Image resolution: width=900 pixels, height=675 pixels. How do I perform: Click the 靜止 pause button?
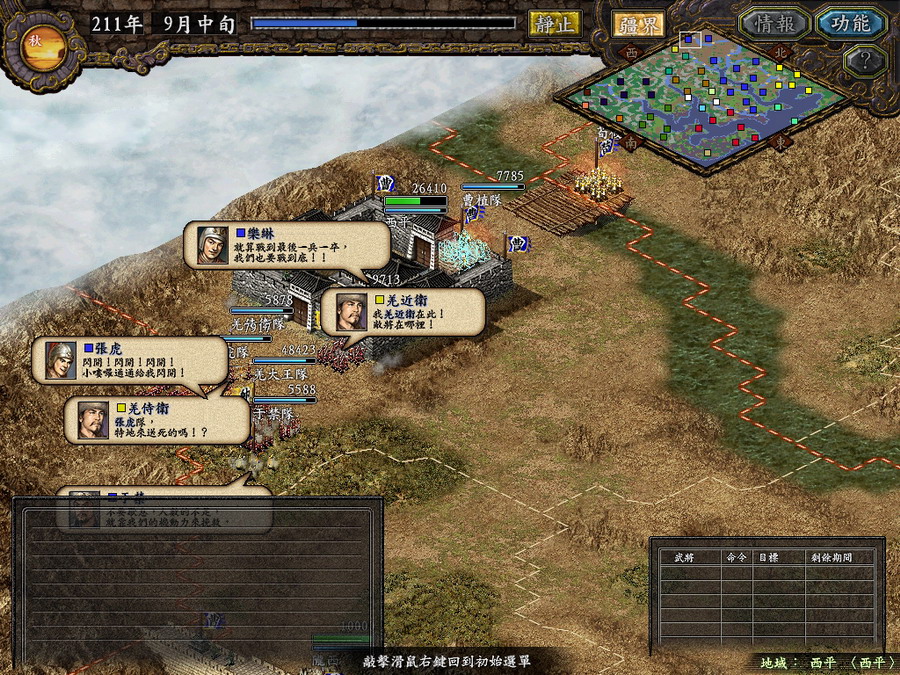[x=554, y=23]
